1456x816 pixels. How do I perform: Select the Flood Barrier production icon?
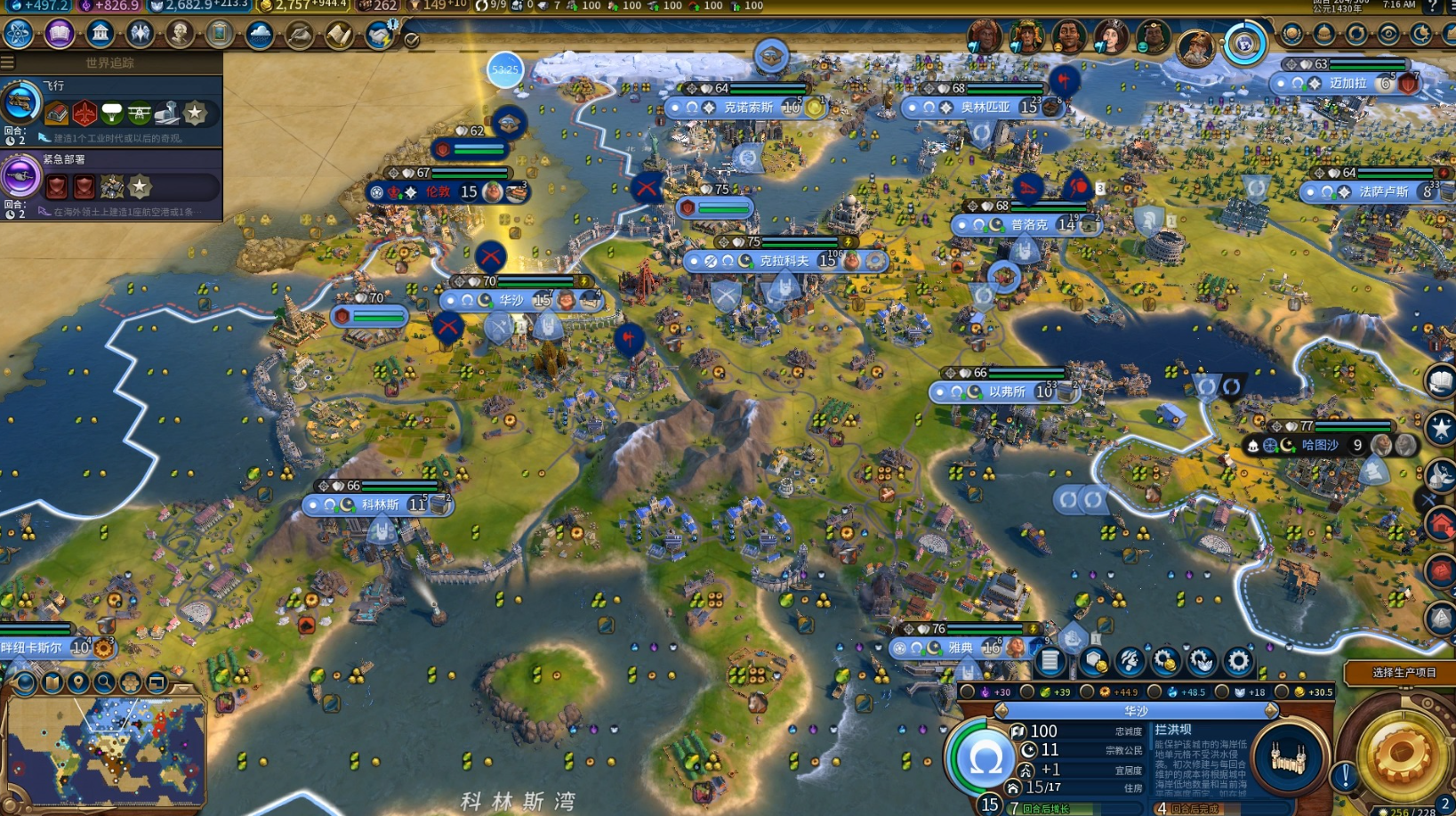point(1286,758)
